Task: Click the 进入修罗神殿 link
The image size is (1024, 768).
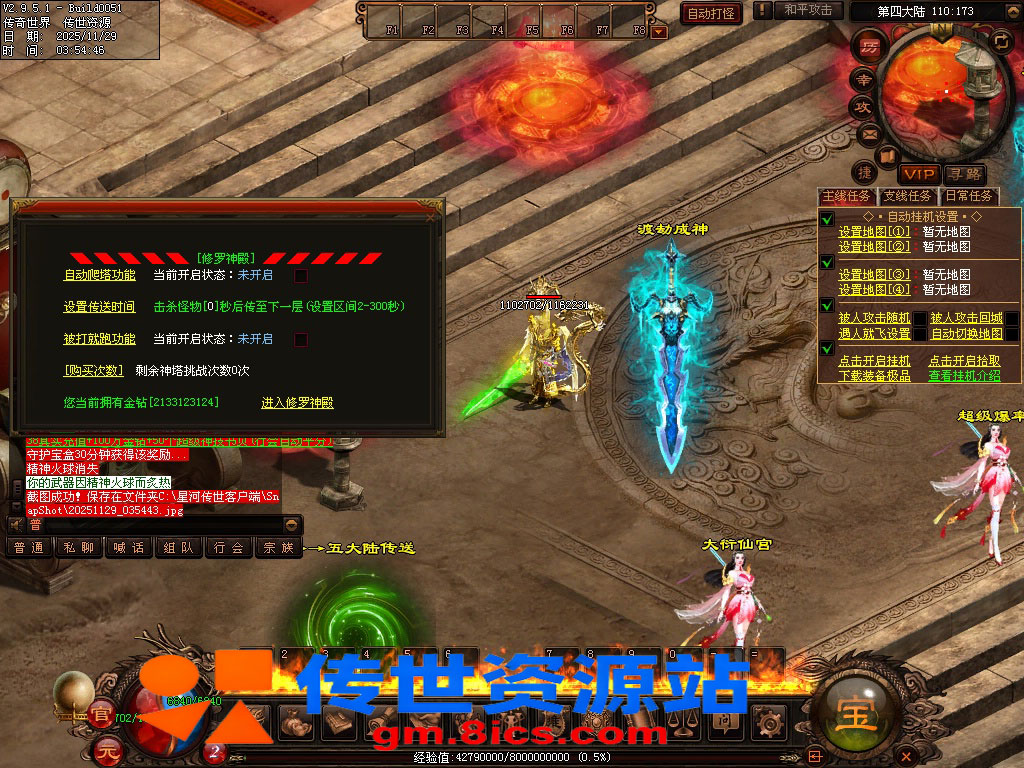Action: click(297, 403)
